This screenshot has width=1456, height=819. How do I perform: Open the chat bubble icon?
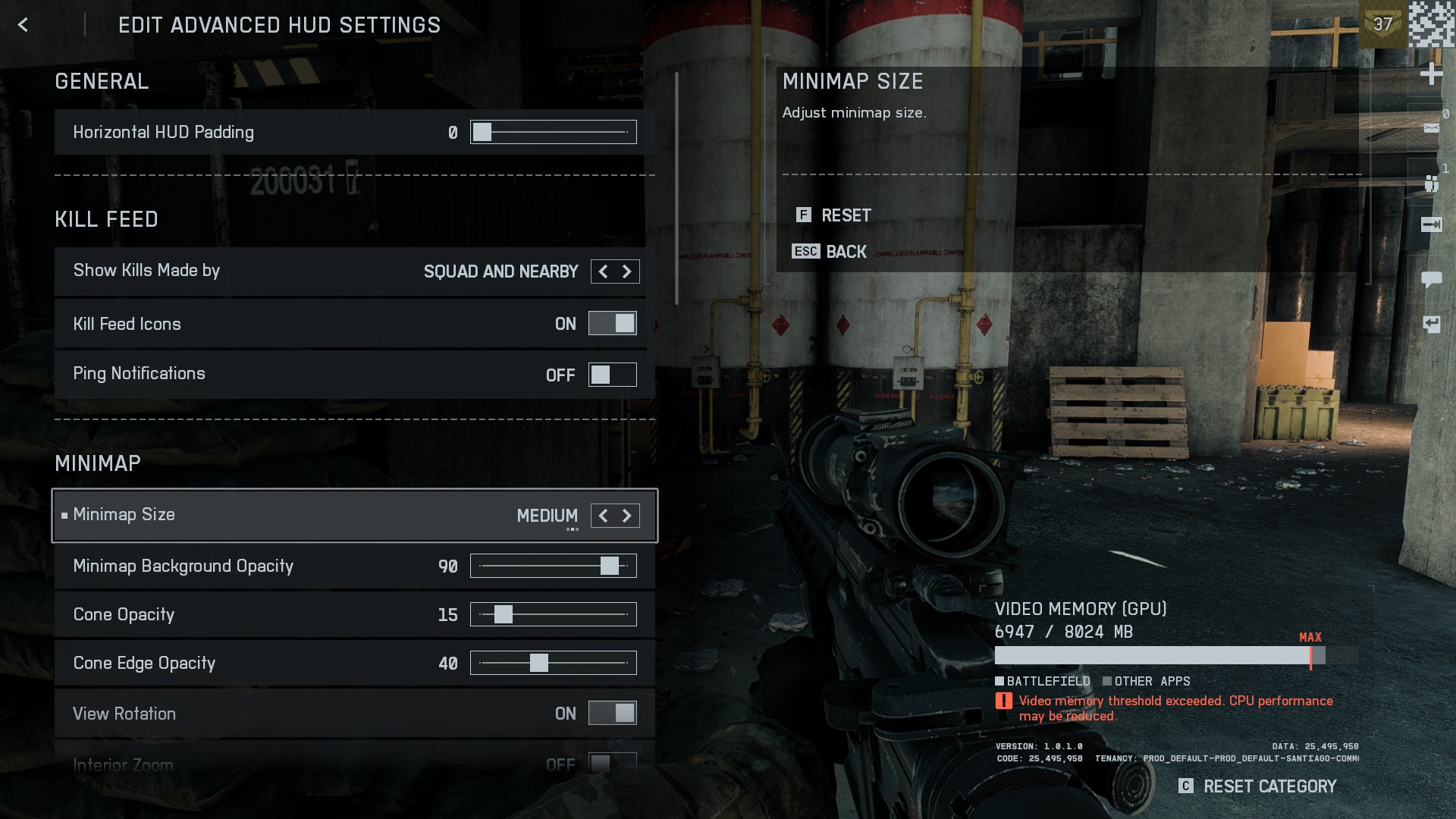(1431, 279)
